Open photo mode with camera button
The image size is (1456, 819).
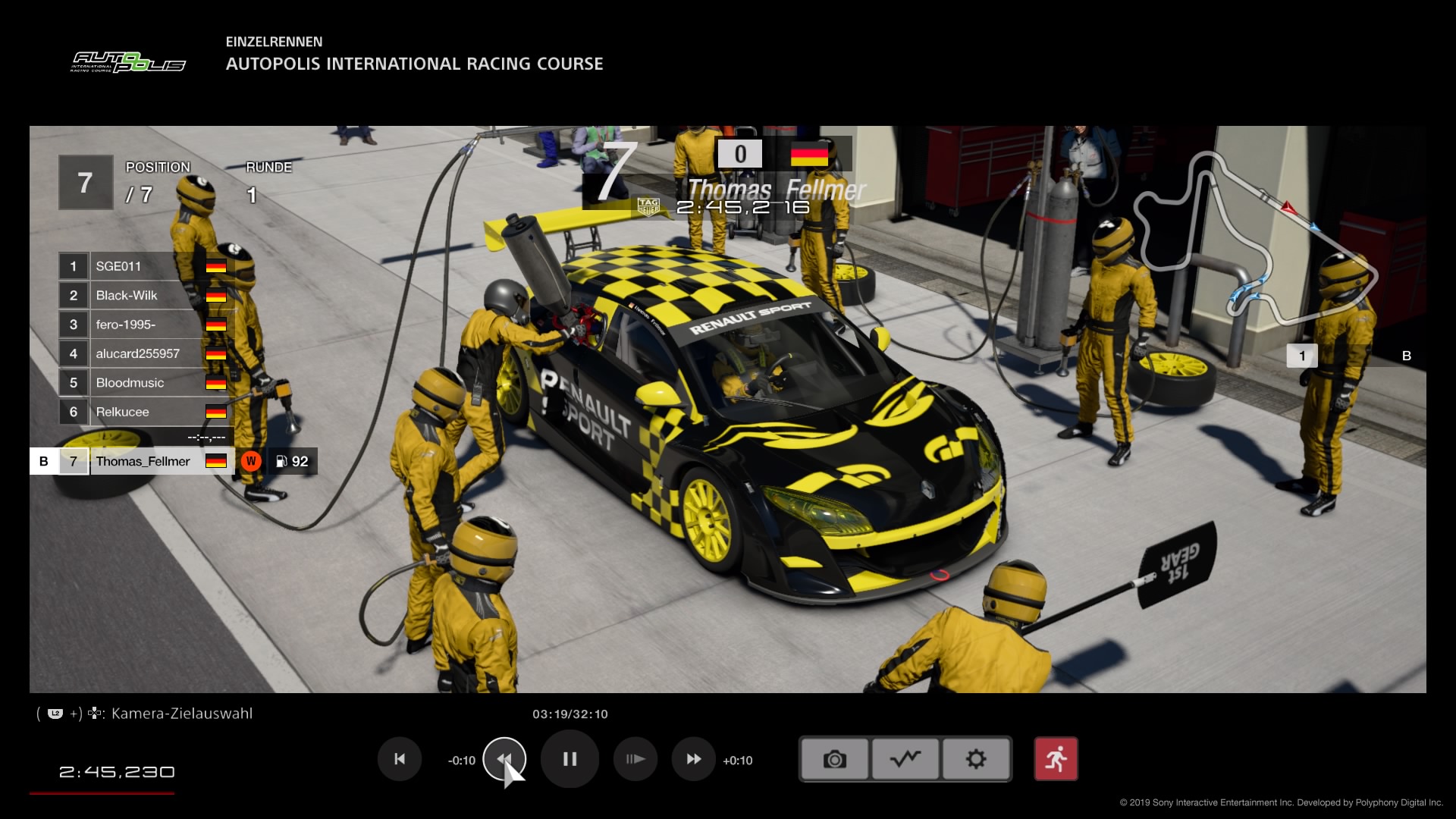834,759
